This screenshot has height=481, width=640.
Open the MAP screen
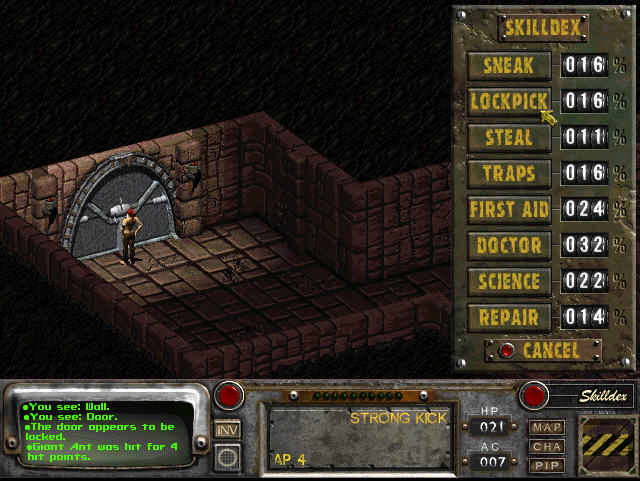point(546,427)
